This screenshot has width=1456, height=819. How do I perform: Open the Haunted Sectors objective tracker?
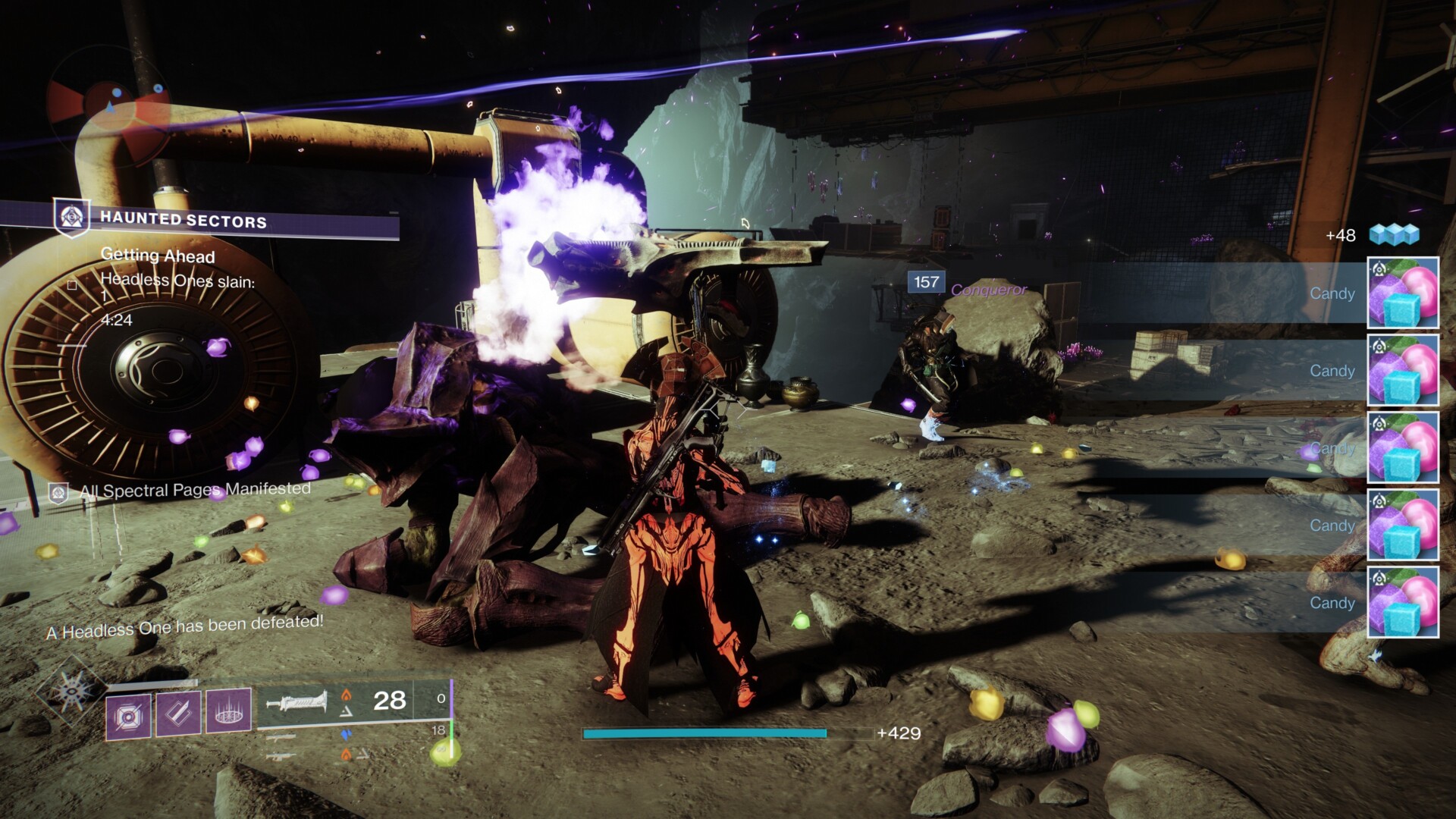183,221
